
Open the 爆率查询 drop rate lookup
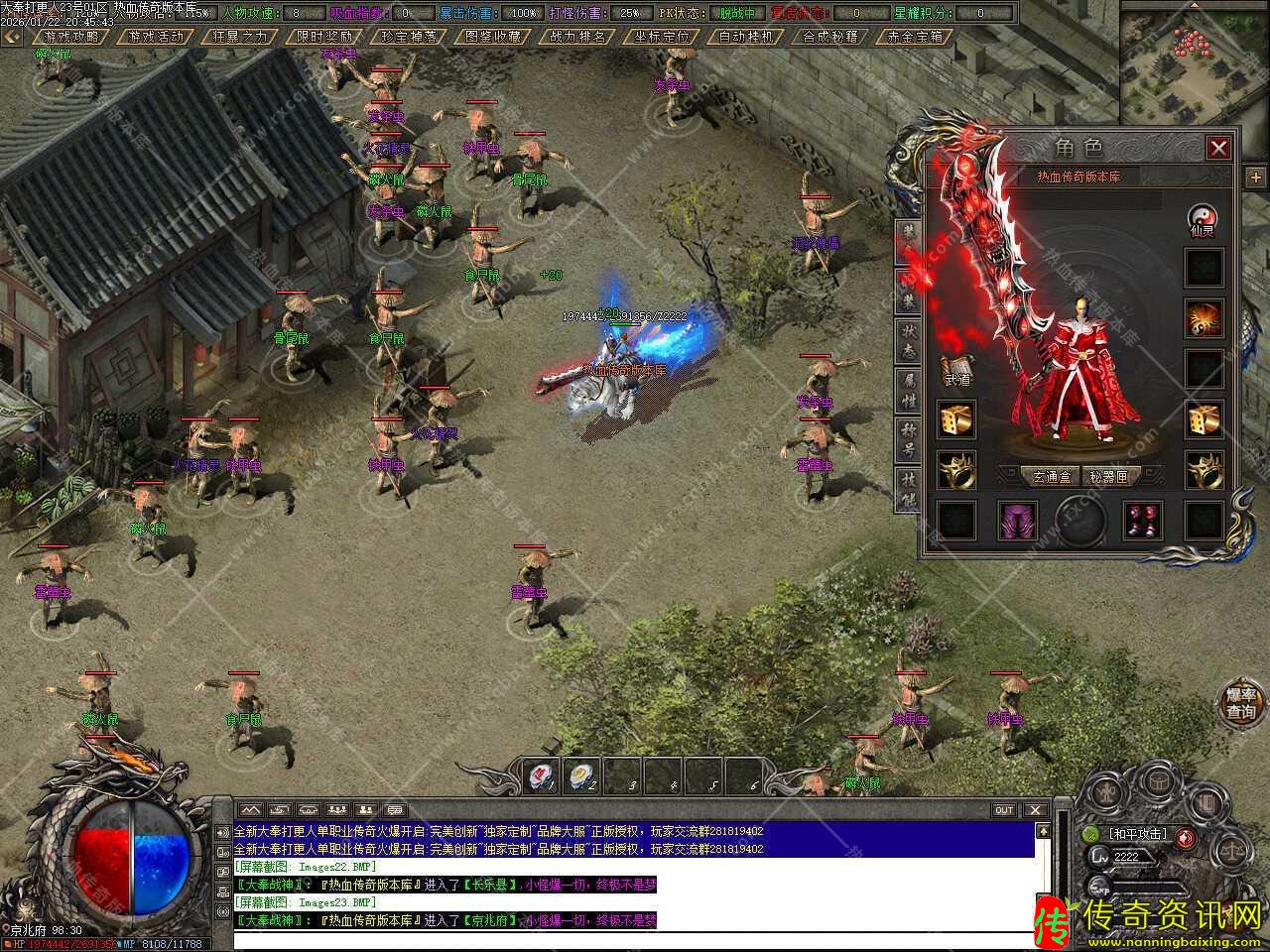[x=1240, y=702]
